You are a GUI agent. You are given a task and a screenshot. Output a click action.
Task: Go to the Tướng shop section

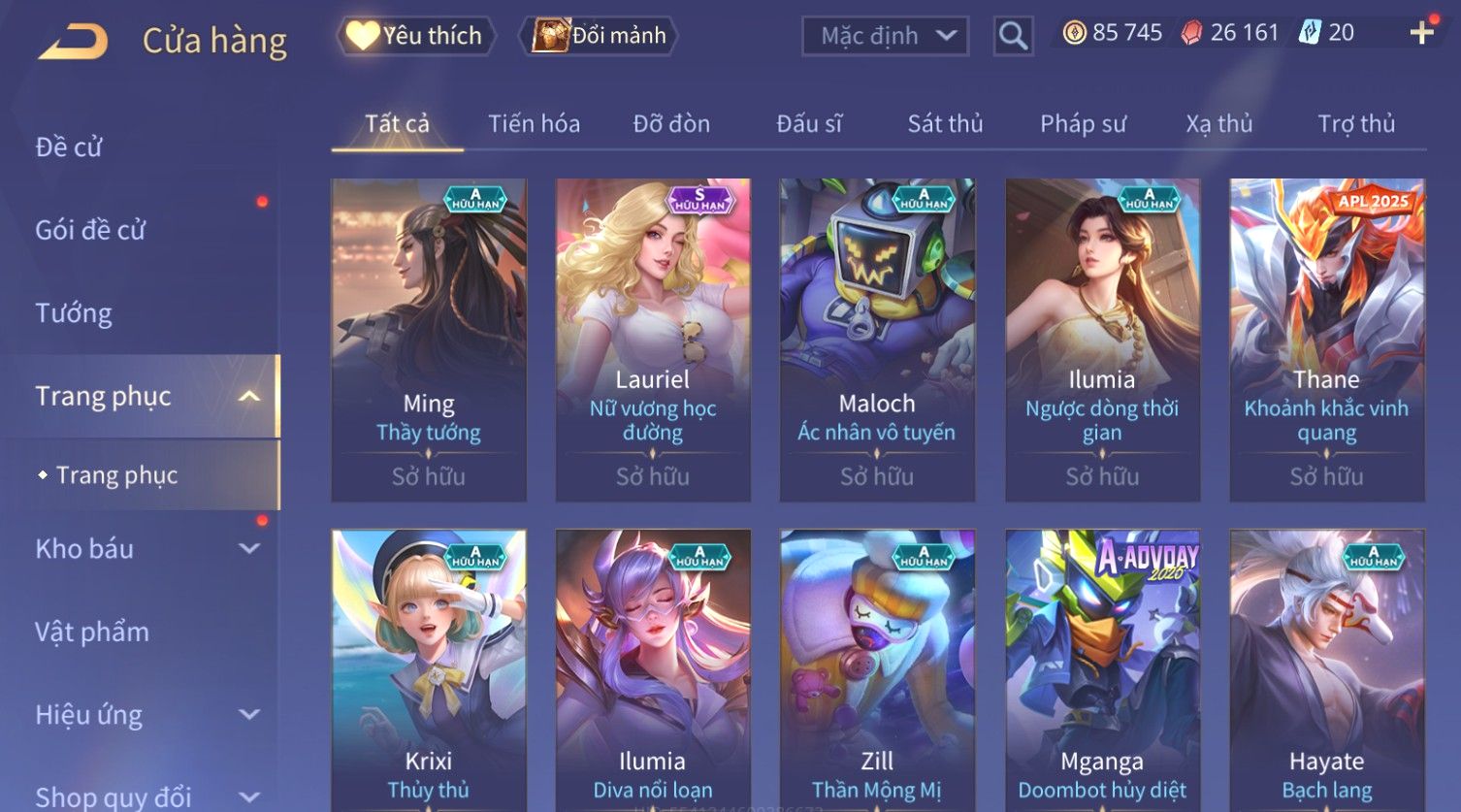click(74, 313)
